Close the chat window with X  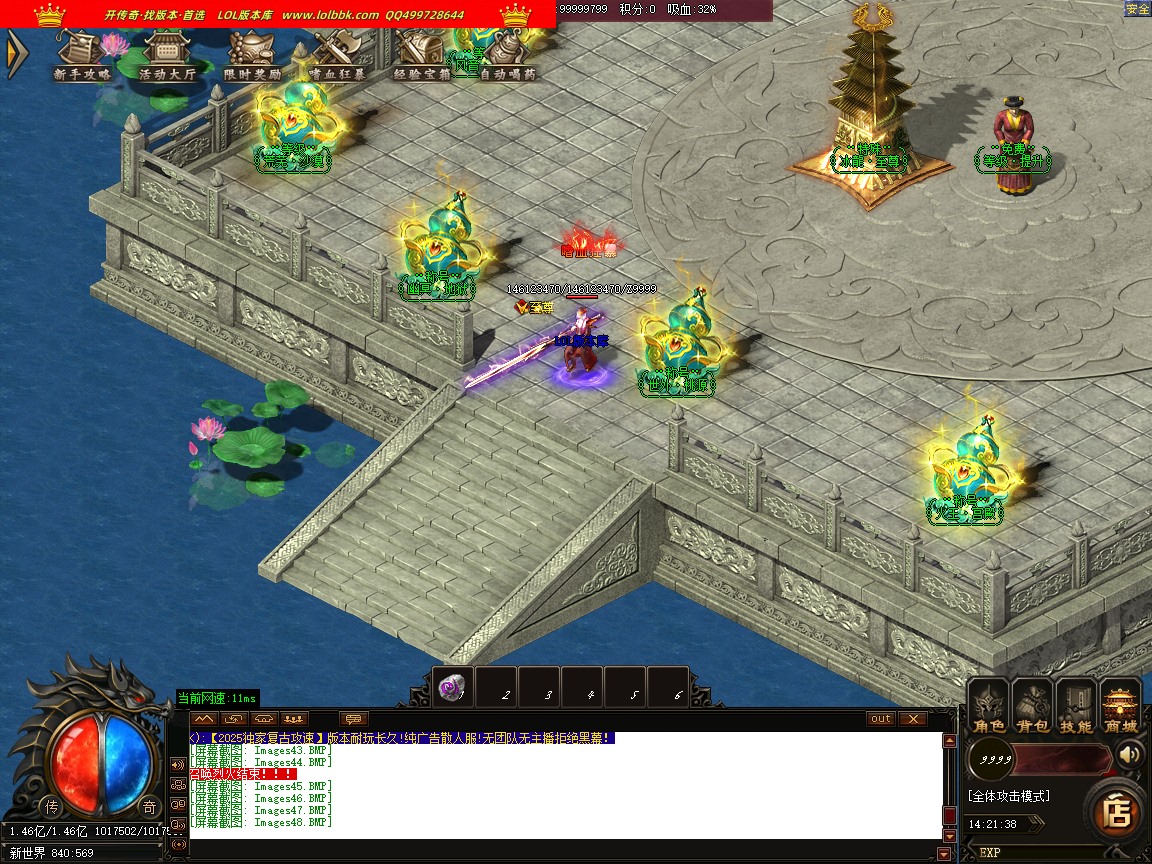pyautogui.click(x=912, y=718)
